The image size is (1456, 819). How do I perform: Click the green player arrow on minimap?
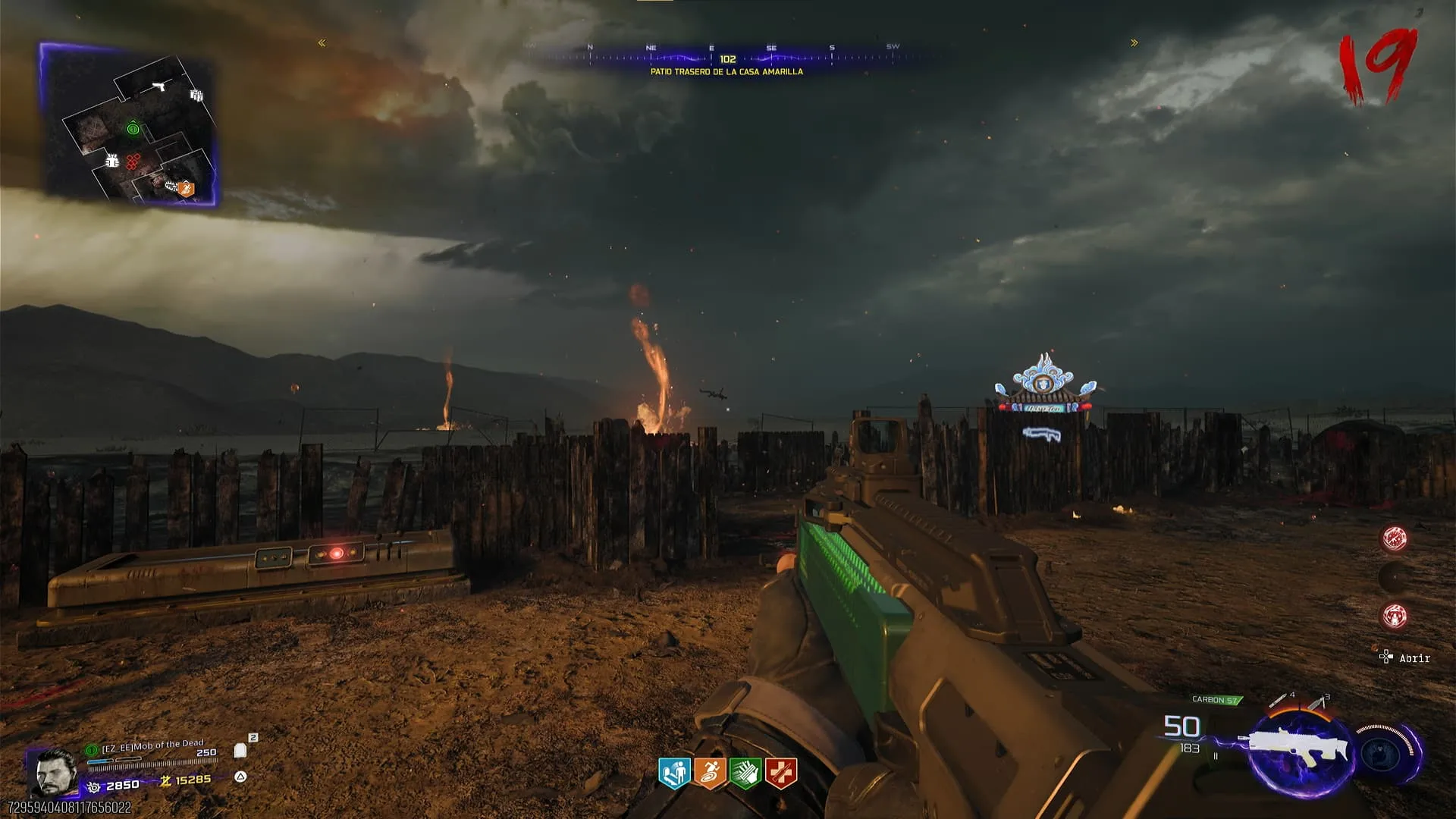tap(133, 129)
